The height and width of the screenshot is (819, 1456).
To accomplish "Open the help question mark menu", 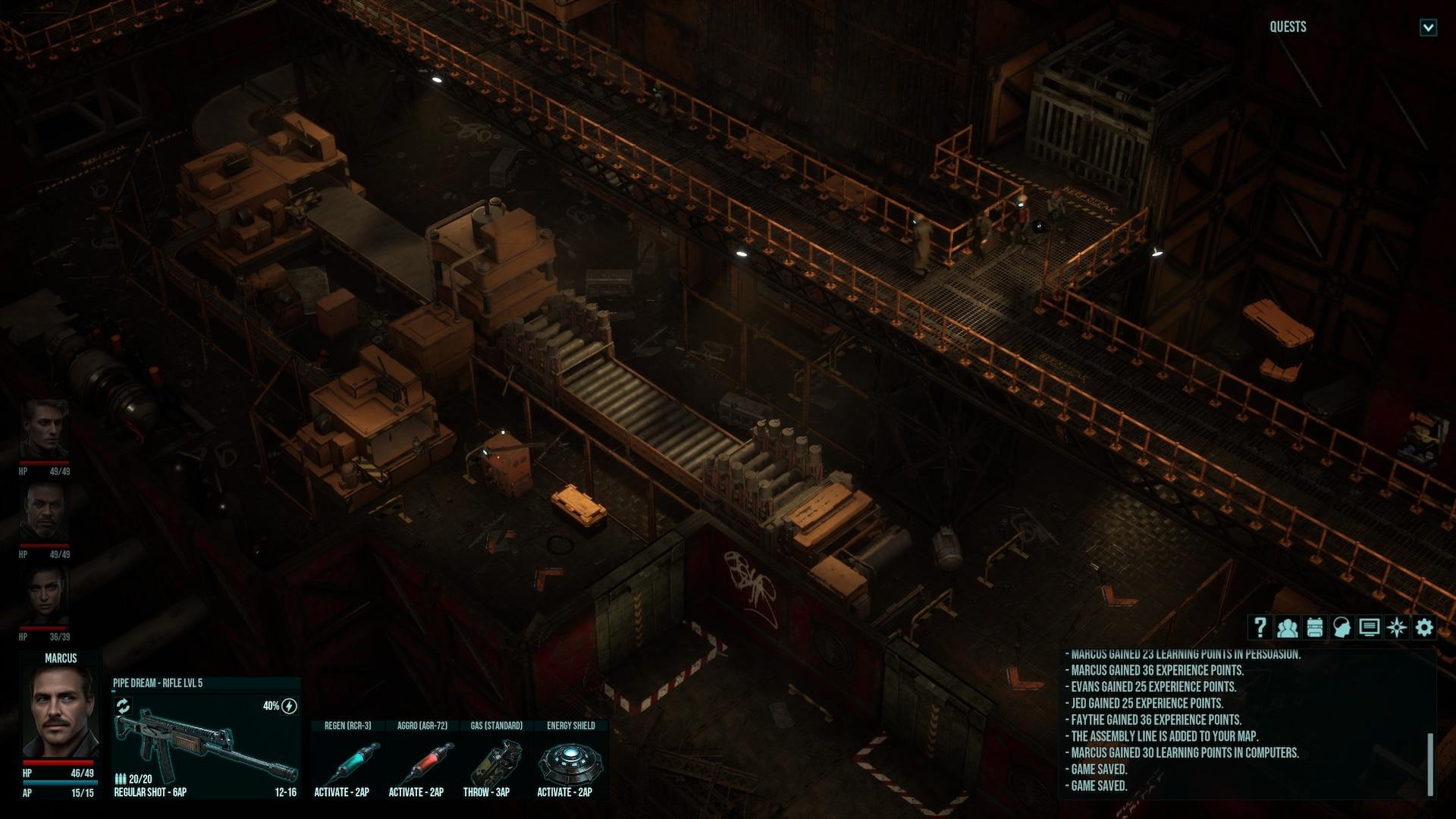I will [x=1260, y=627].
